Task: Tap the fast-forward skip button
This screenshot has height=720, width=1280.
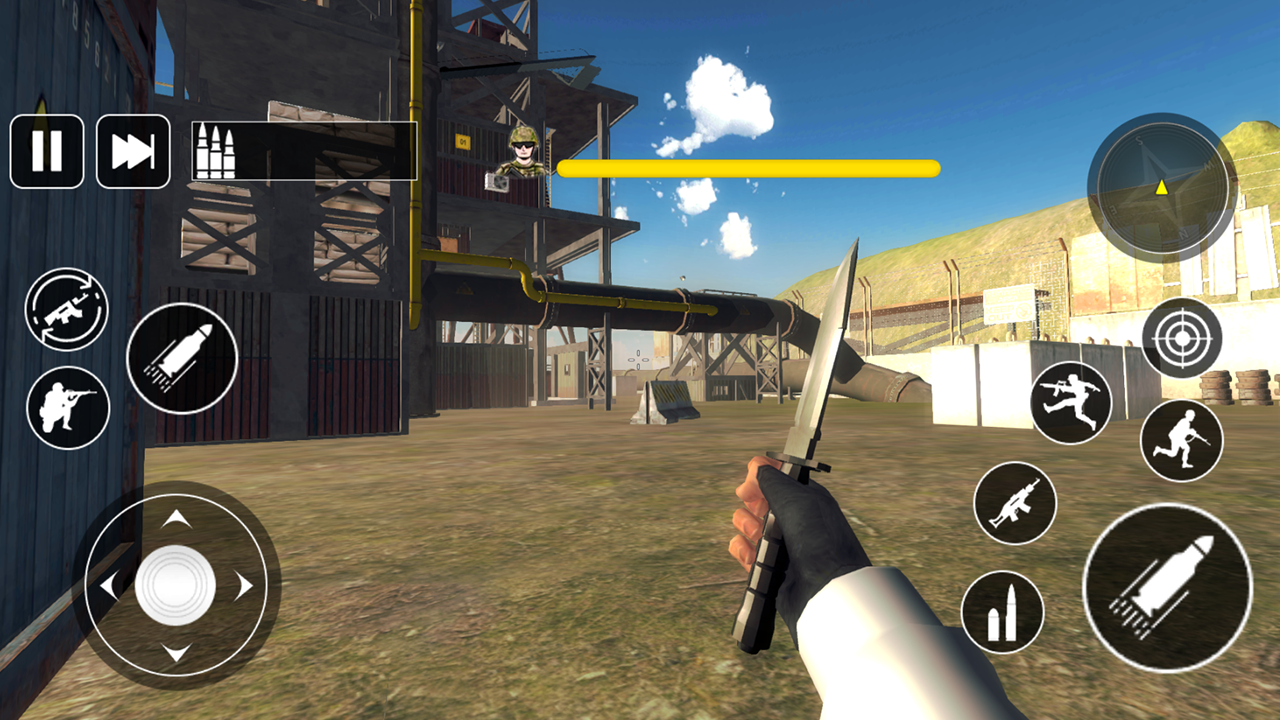Action: coord(133,150)
